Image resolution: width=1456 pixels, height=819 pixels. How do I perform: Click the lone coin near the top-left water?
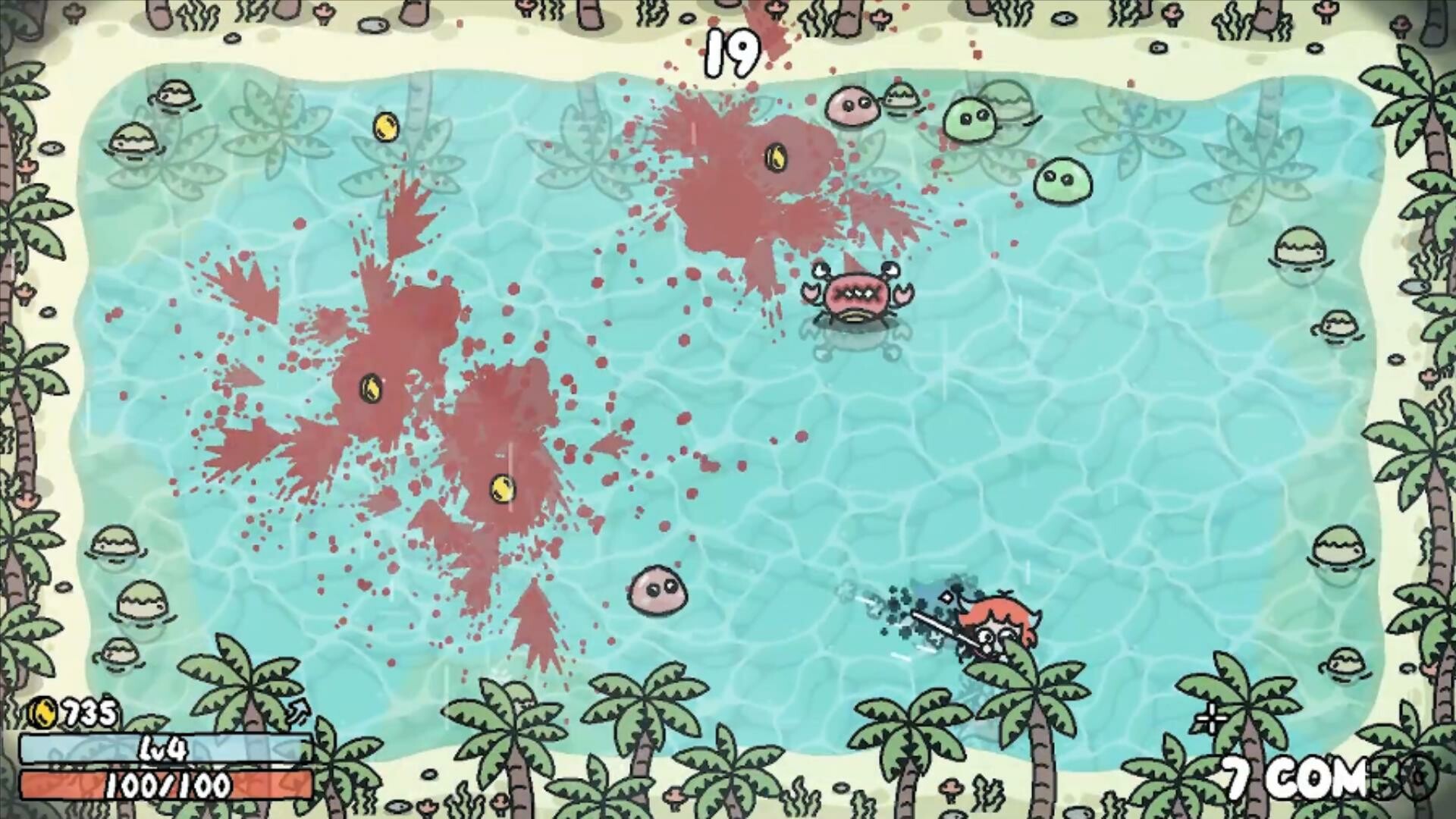385,127
